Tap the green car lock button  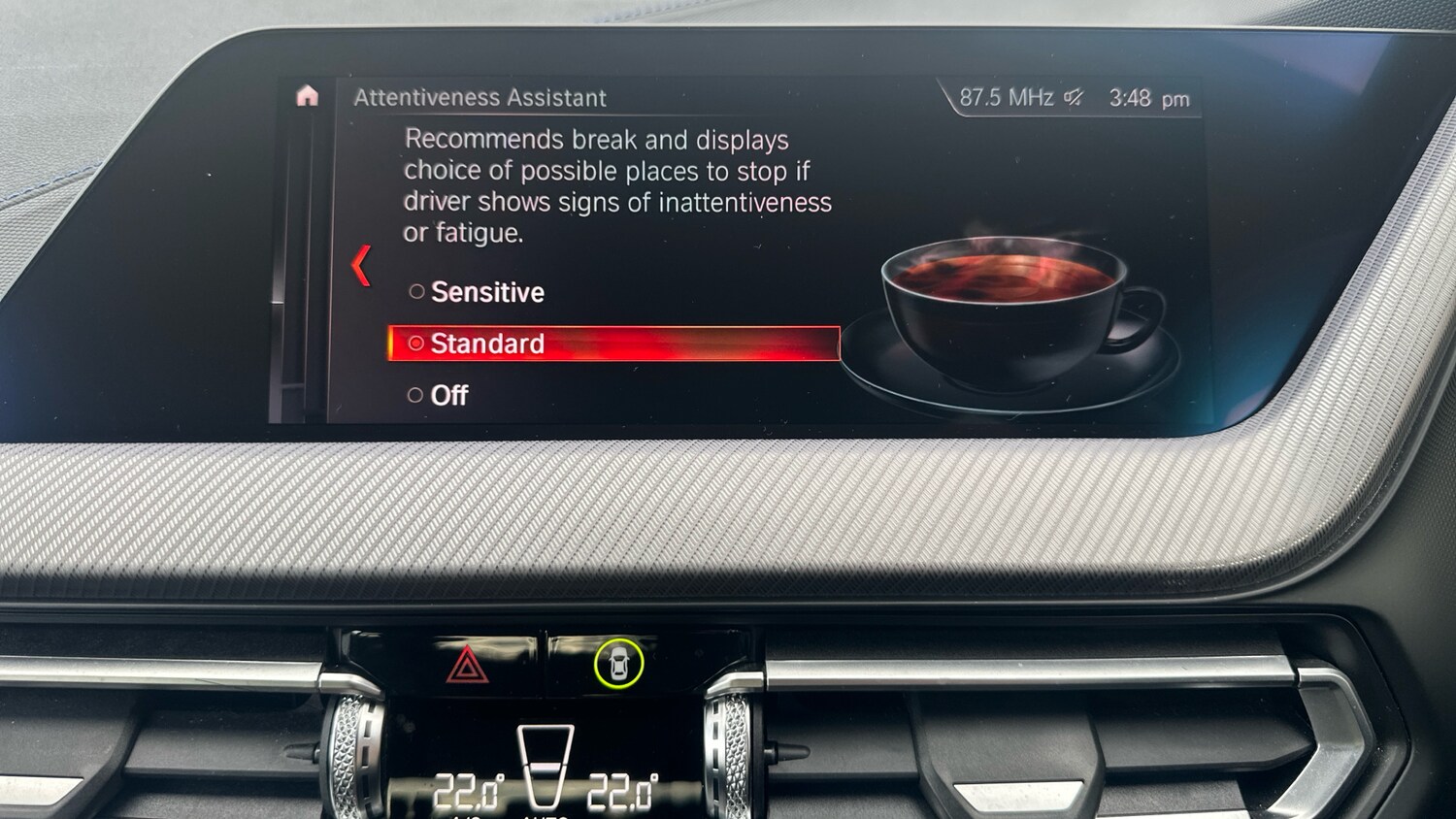click(x=618, y=664)
